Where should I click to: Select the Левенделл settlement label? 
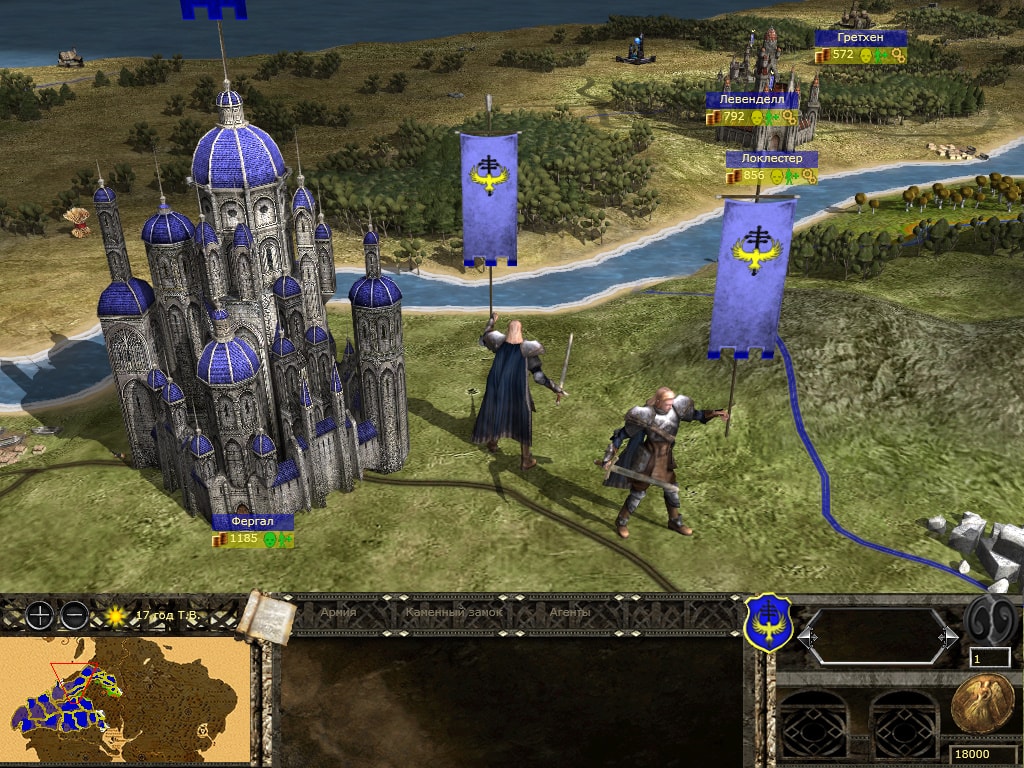pos(752,100)
